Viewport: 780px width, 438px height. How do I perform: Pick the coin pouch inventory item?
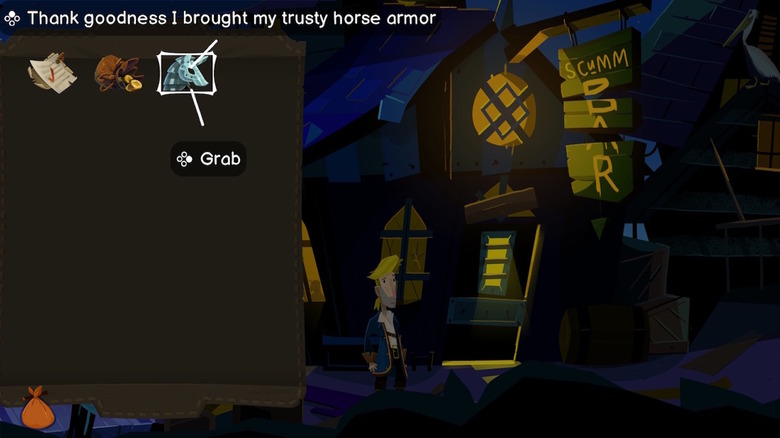[x=116, y=73]
